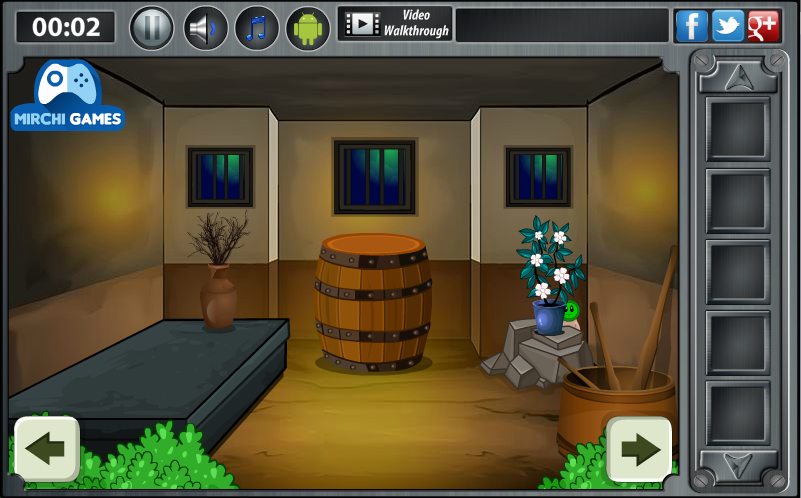This screenshot has width=801, height=498.
Task: Toggle the sound effects speaker icon
Action: pos(205,27)
